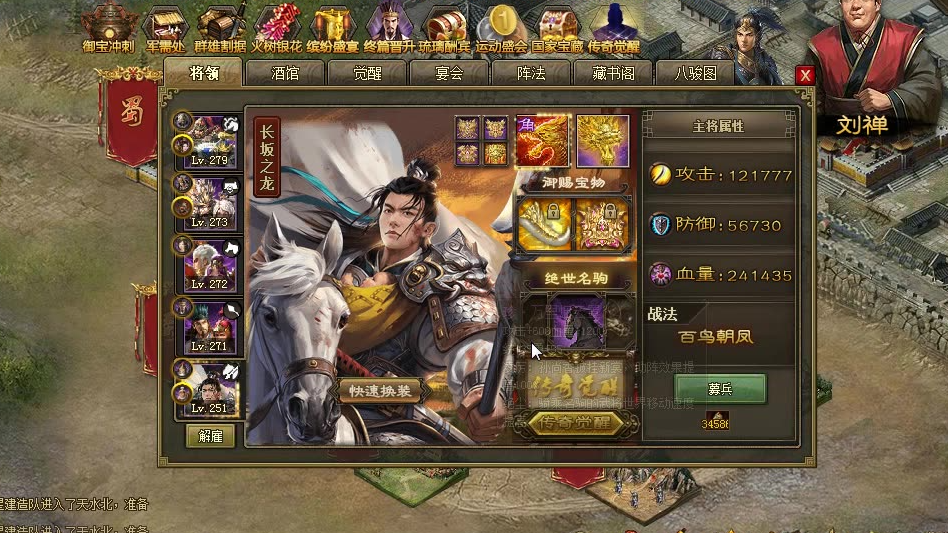
Task: Click the 募兵 recruit troops button
Action: pos(720,388)
